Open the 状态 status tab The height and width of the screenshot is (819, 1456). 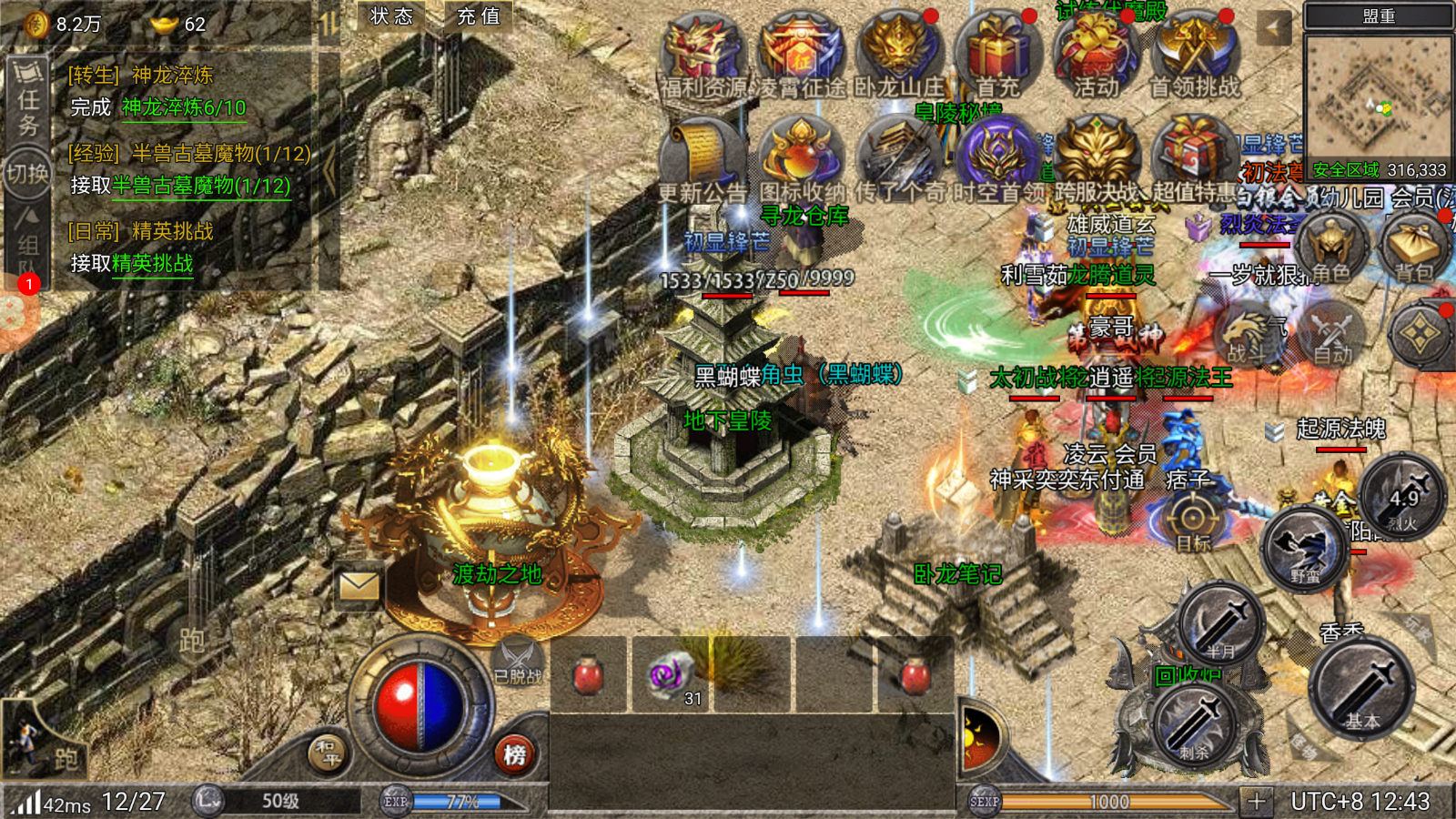(x=392, y=16)
